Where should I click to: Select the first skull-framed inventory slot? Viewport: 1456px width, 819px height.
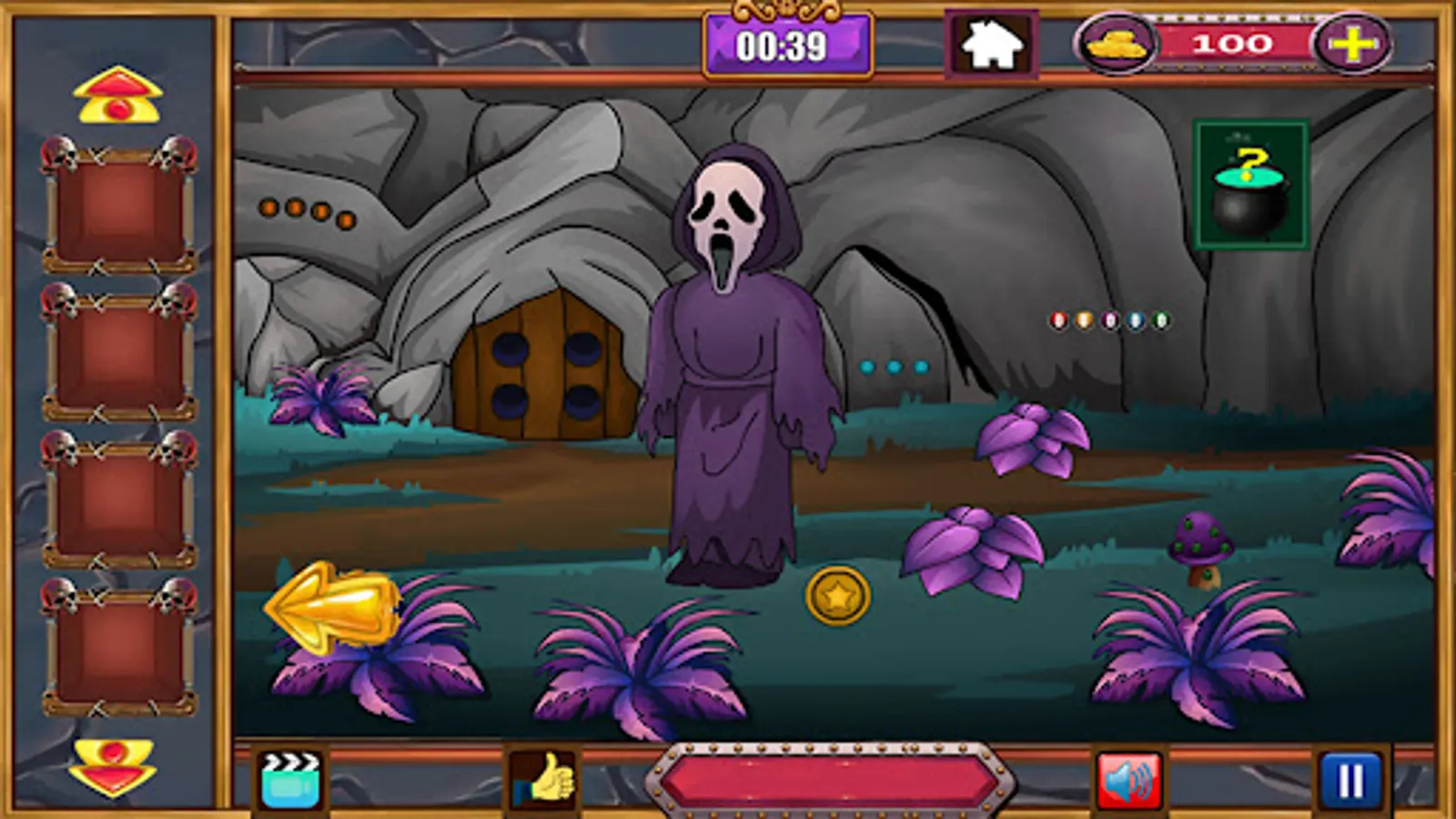pyautogui.click(x=118, y=209)
